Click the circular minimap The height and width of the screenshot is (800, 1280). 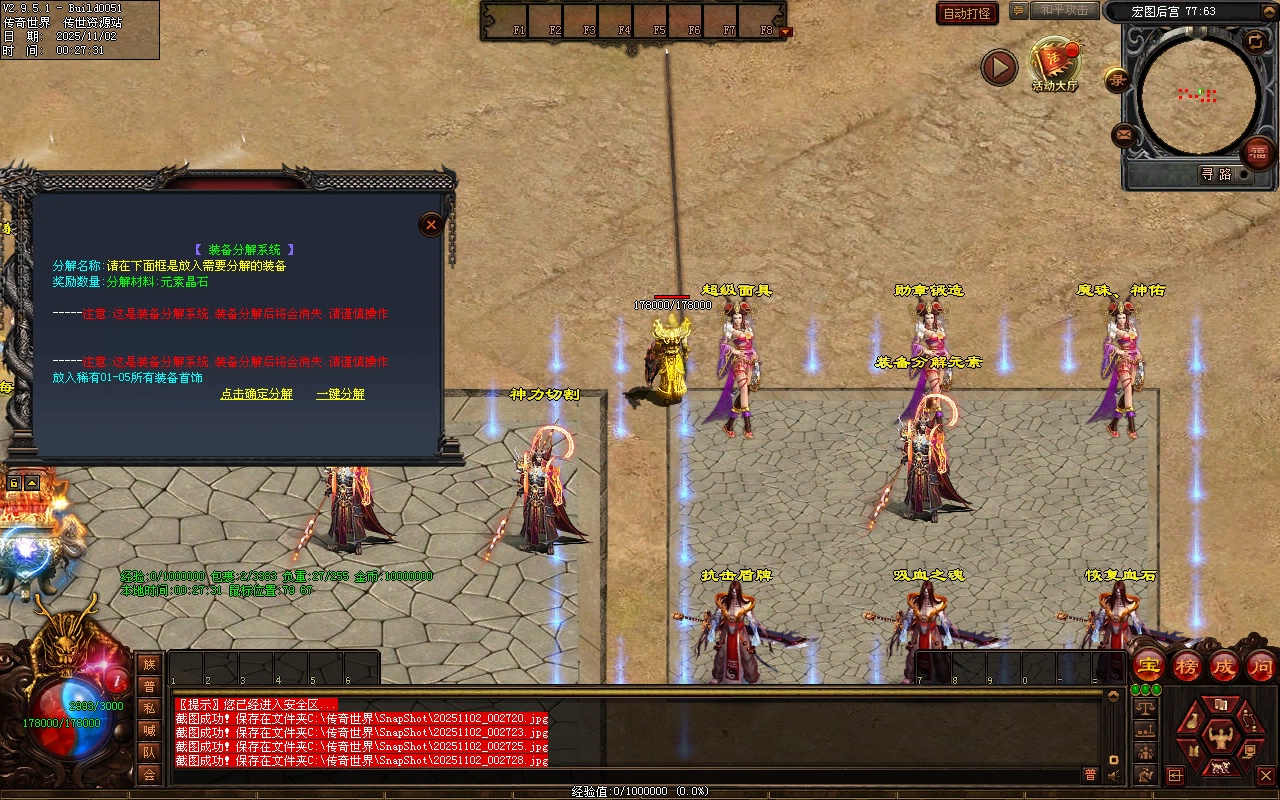1199,96
